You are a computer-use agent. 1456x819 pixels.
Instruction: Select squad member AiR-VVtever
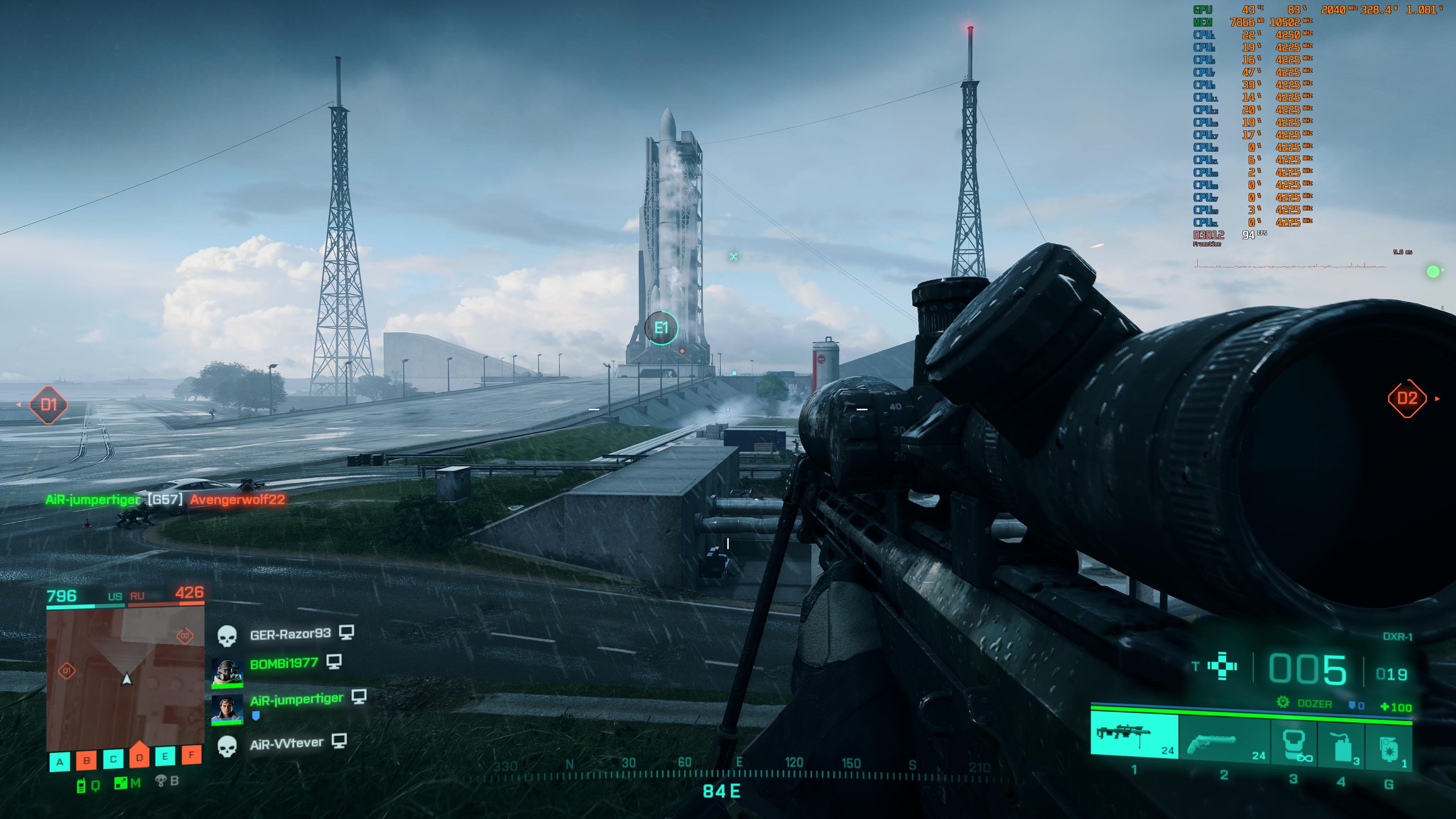[287, 744]
